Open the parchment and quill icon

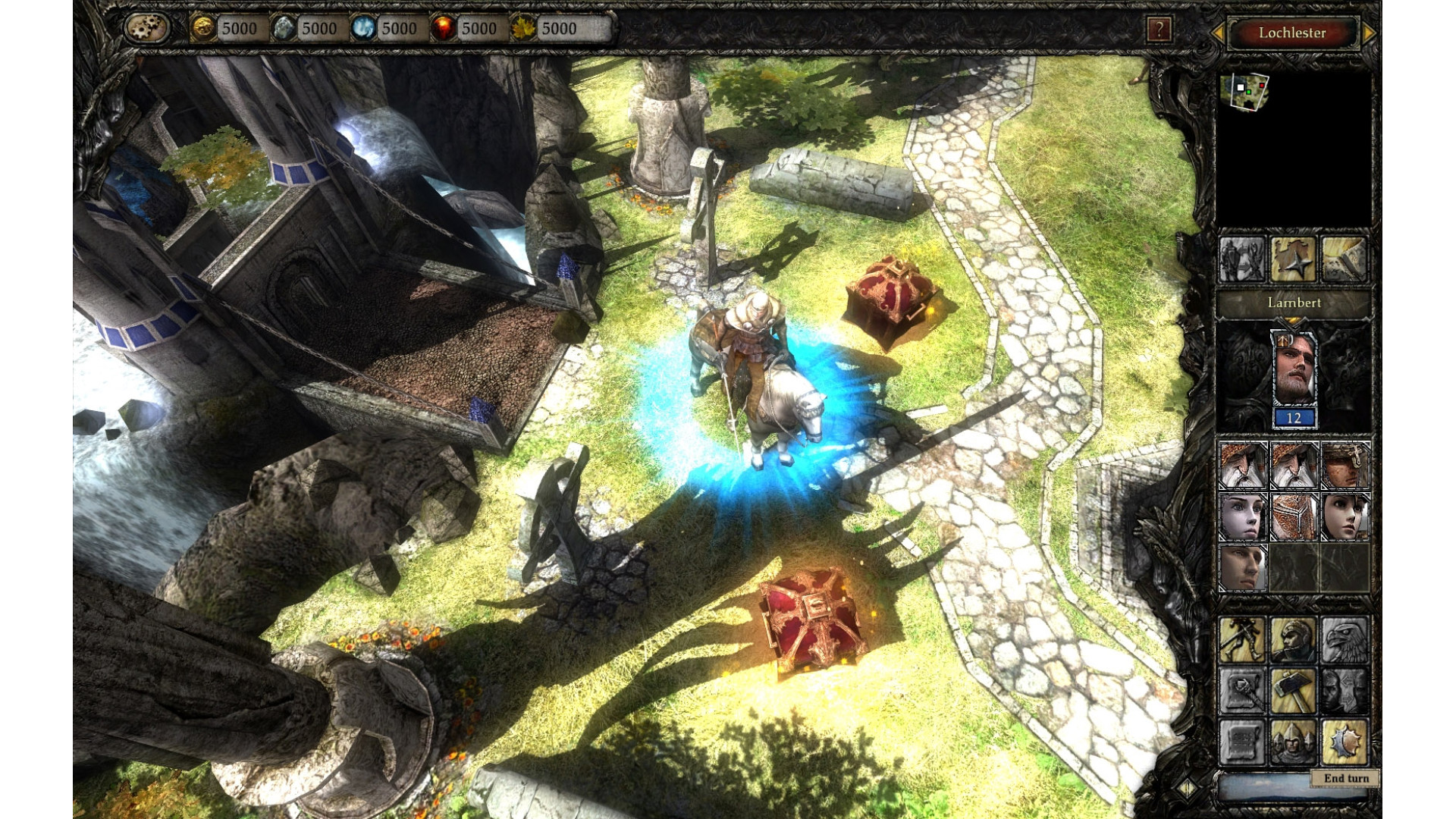coord(1344,259)
